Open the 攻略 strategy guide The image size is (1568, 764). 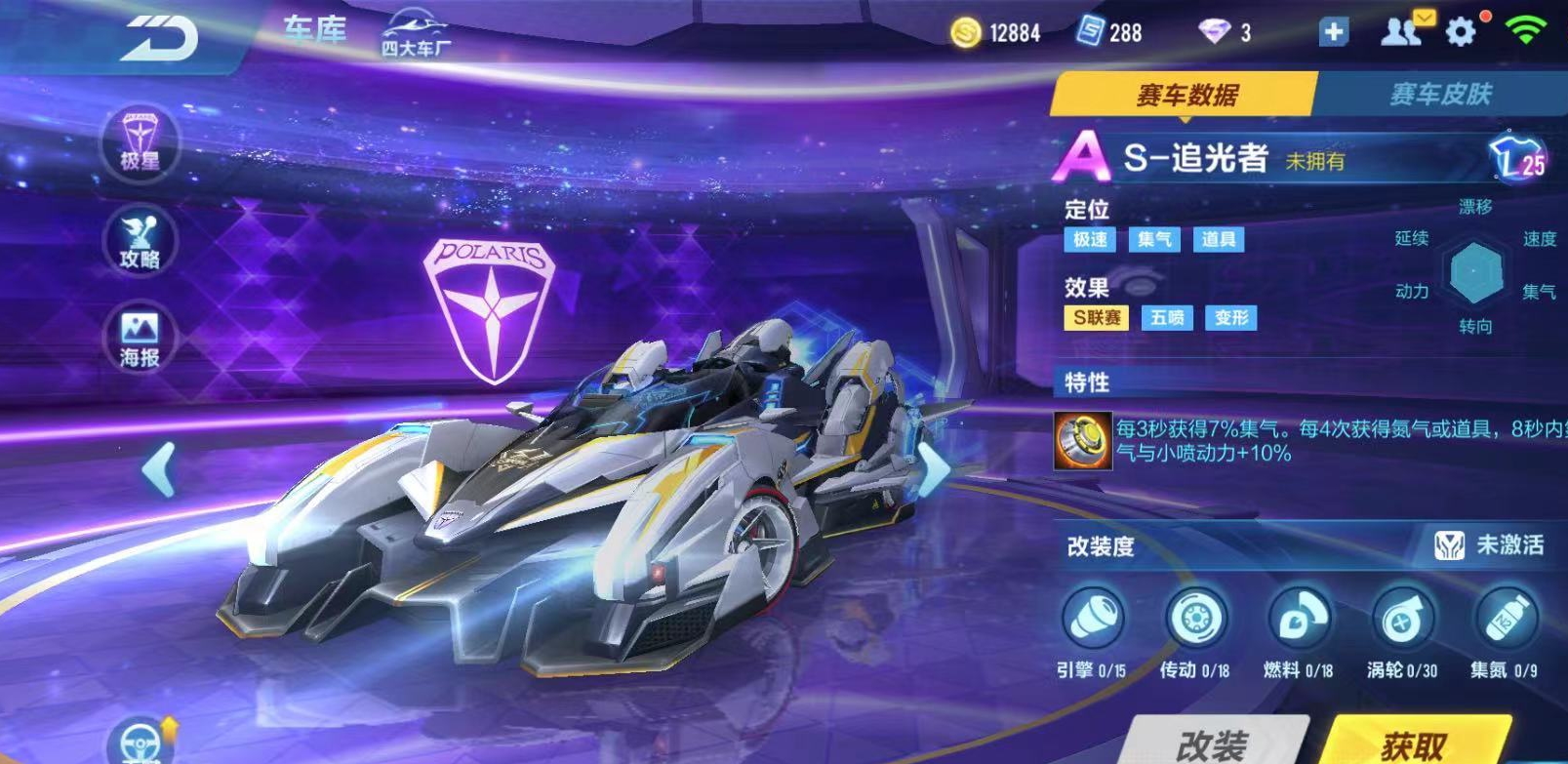(x=141, y=241)
